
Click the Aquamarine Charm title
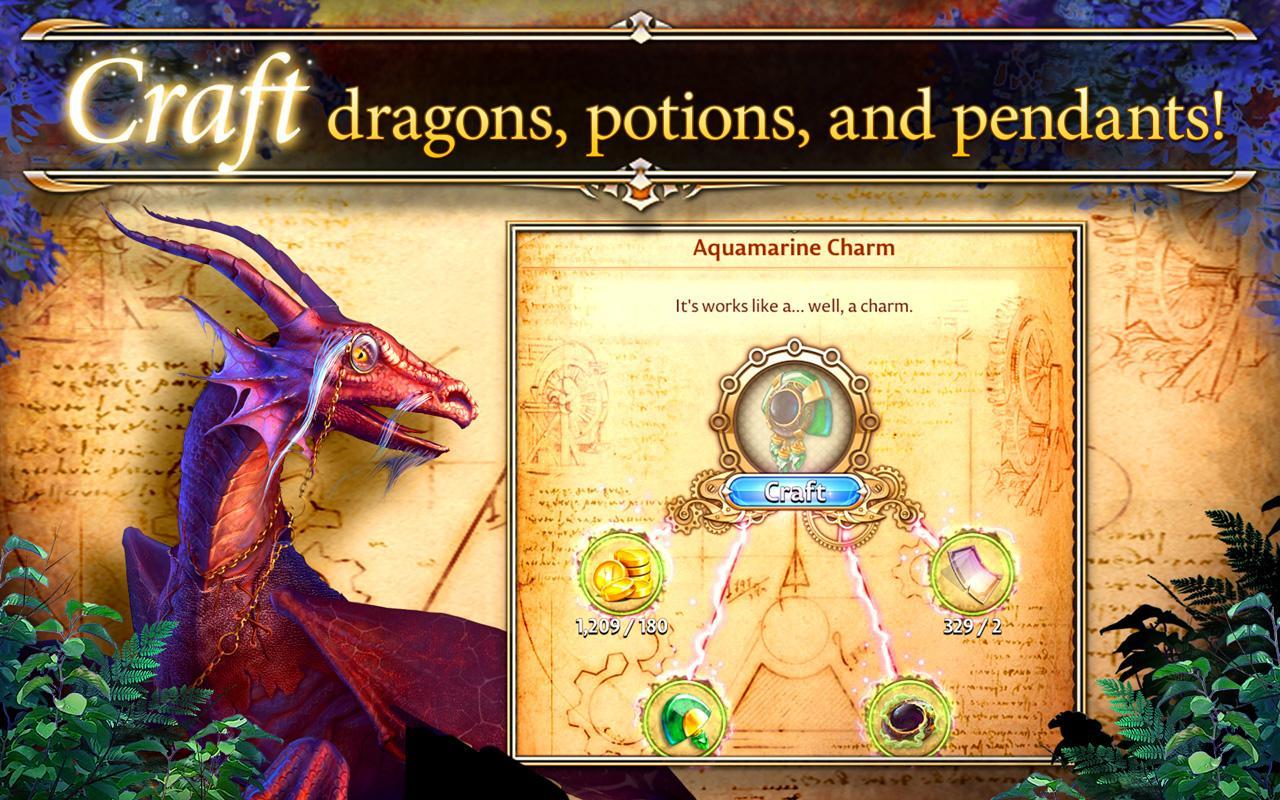(x=793, y=245)
